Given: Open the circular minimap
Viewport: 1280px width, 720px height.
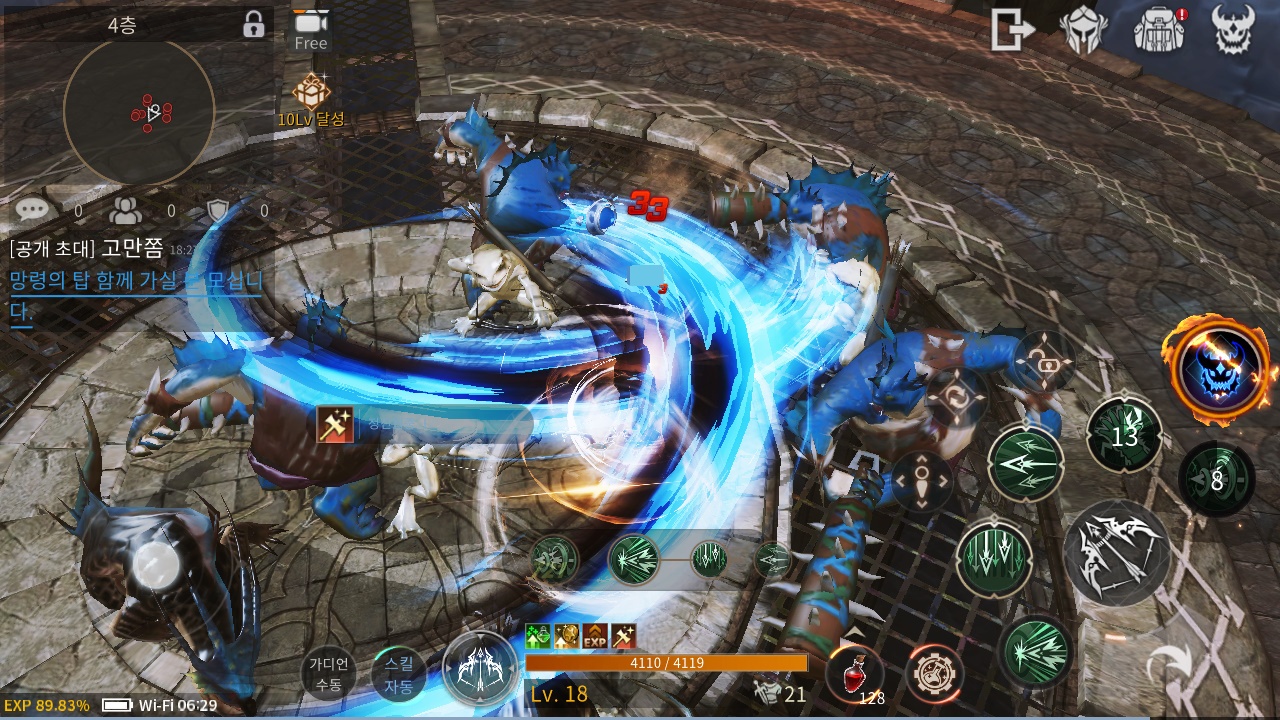Looking at the screenshot, I should (x=138, y=112).
